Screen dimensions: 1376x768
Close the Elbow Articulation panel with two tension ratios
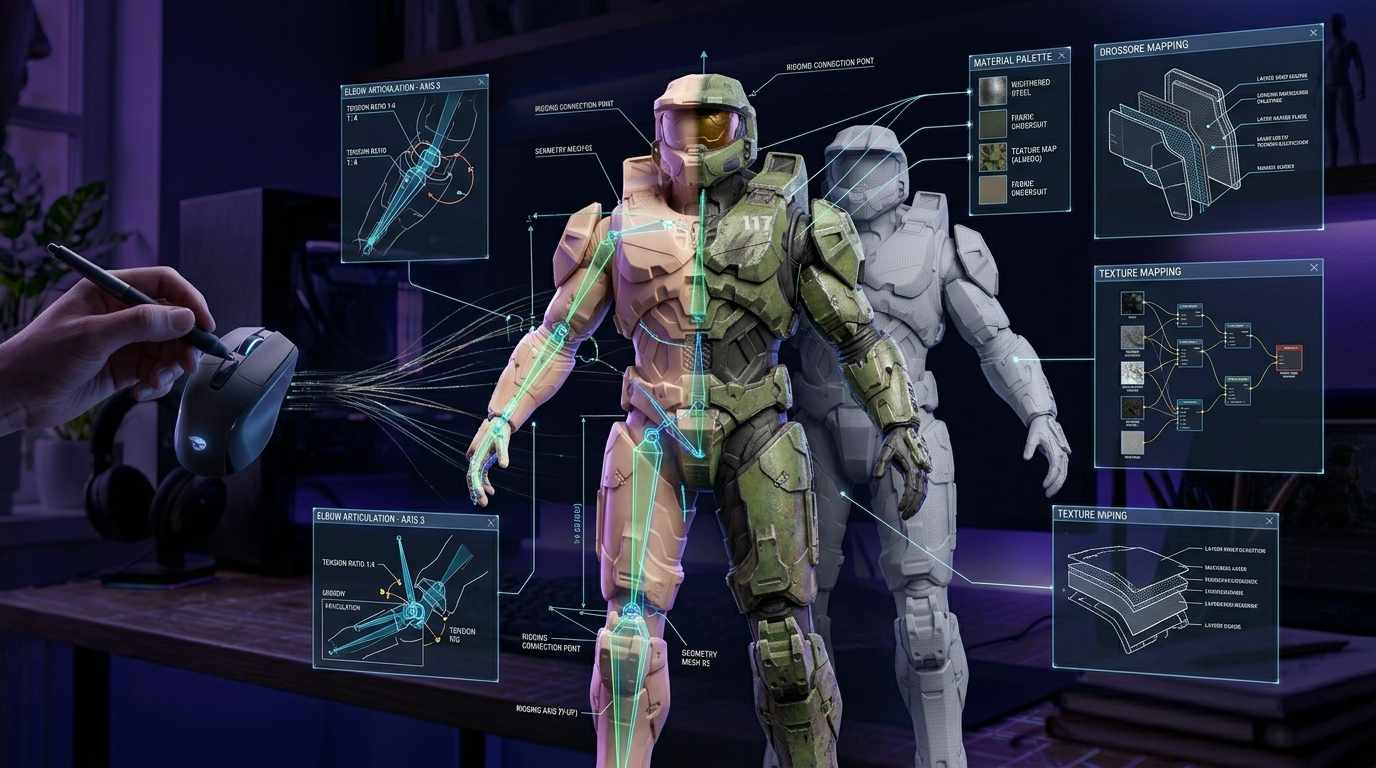[x=482, y=82]
